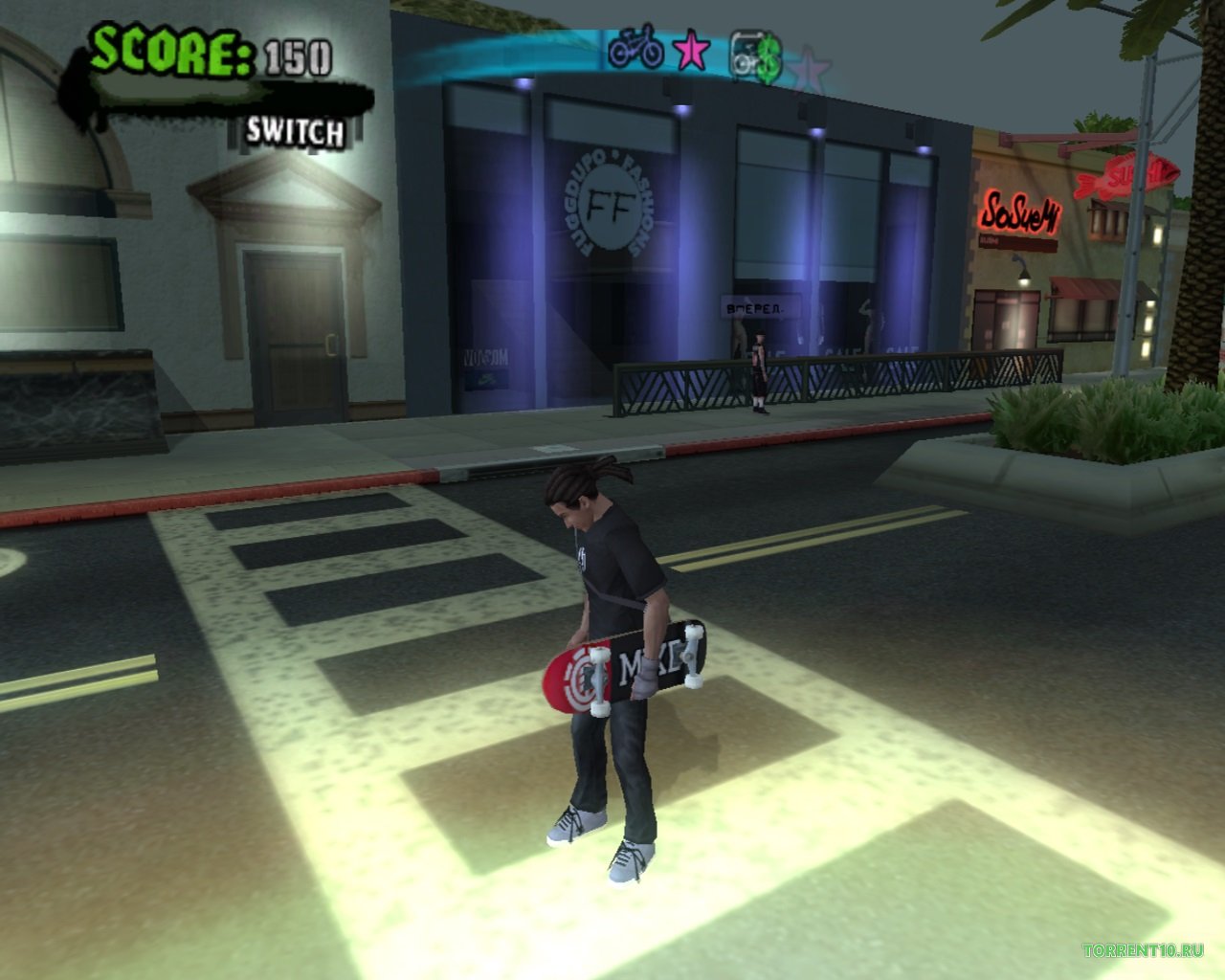Select the bright pink star marker
The height and width of the screenshot is (980, 1225).
[x=691, y=51]
